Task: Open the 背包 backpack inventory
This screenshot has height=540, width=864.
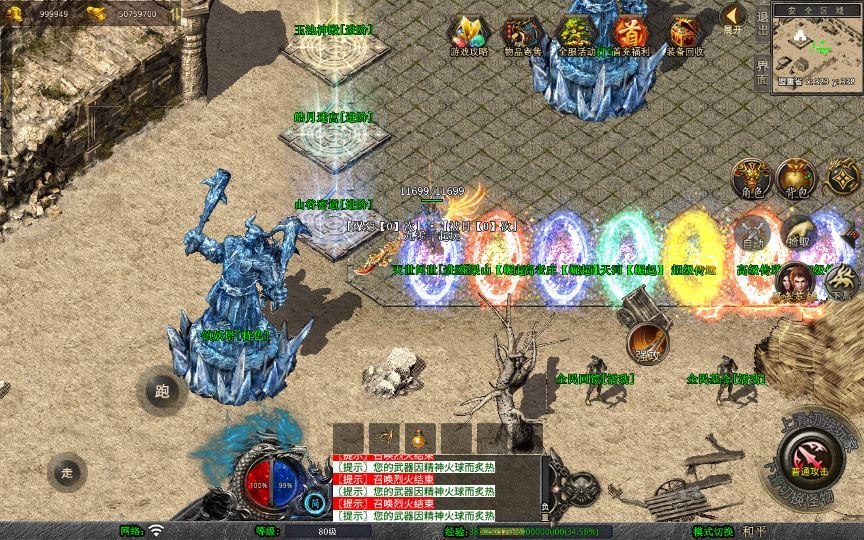Action: pos(796,177)
